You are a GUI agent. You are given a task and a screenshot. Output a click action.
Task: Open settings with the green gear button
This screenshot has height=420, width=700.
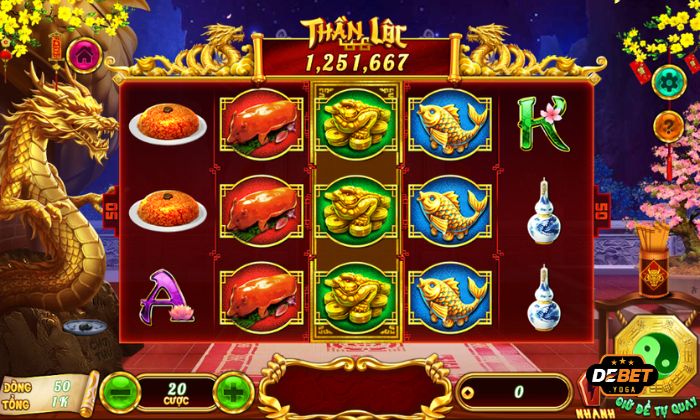point(665,80)
